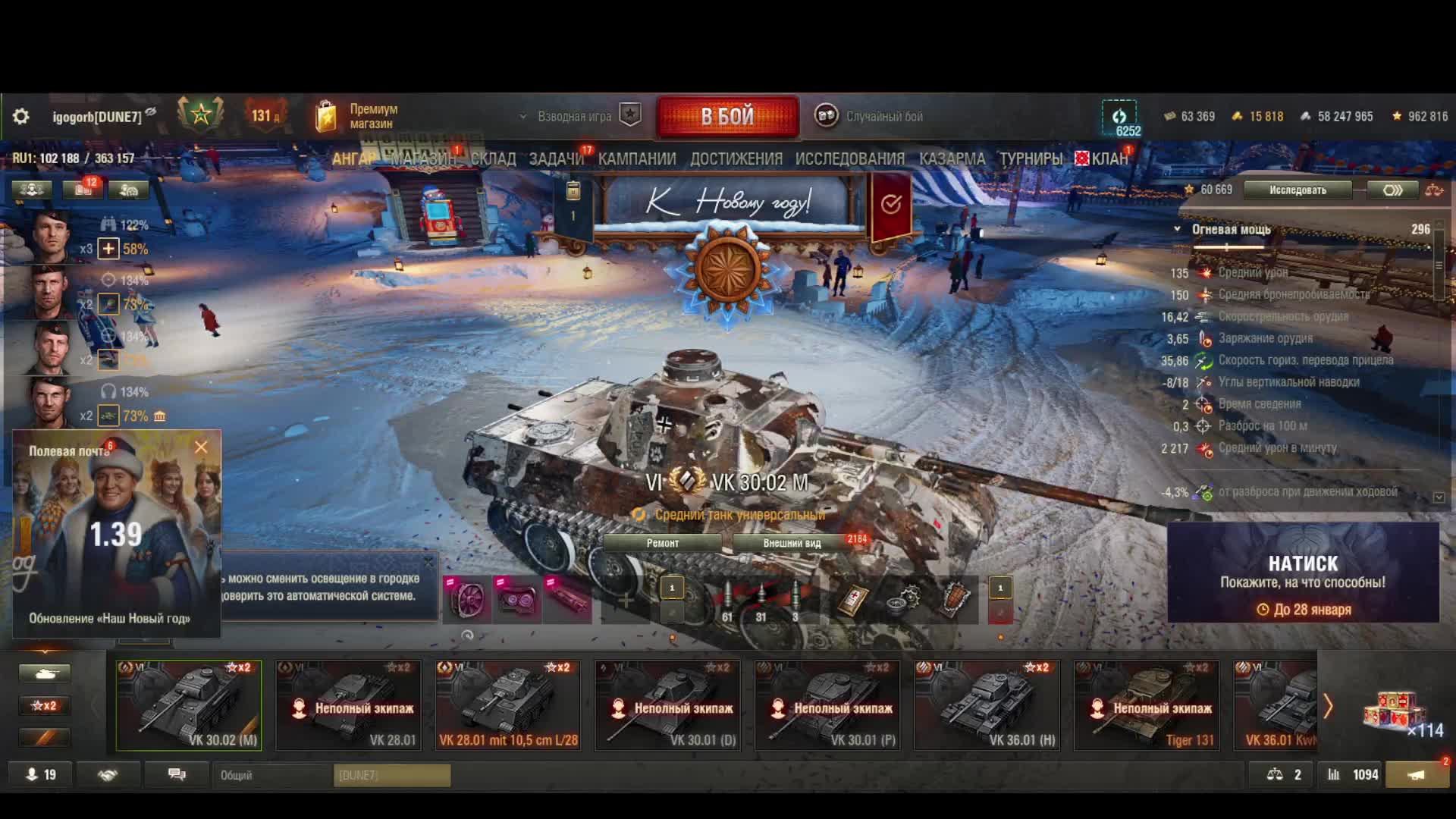Select the VK 36.01 (H) tank
The width and height of the screenshot is (1456, 819).
pyautogui.click(x=987, y=706)
